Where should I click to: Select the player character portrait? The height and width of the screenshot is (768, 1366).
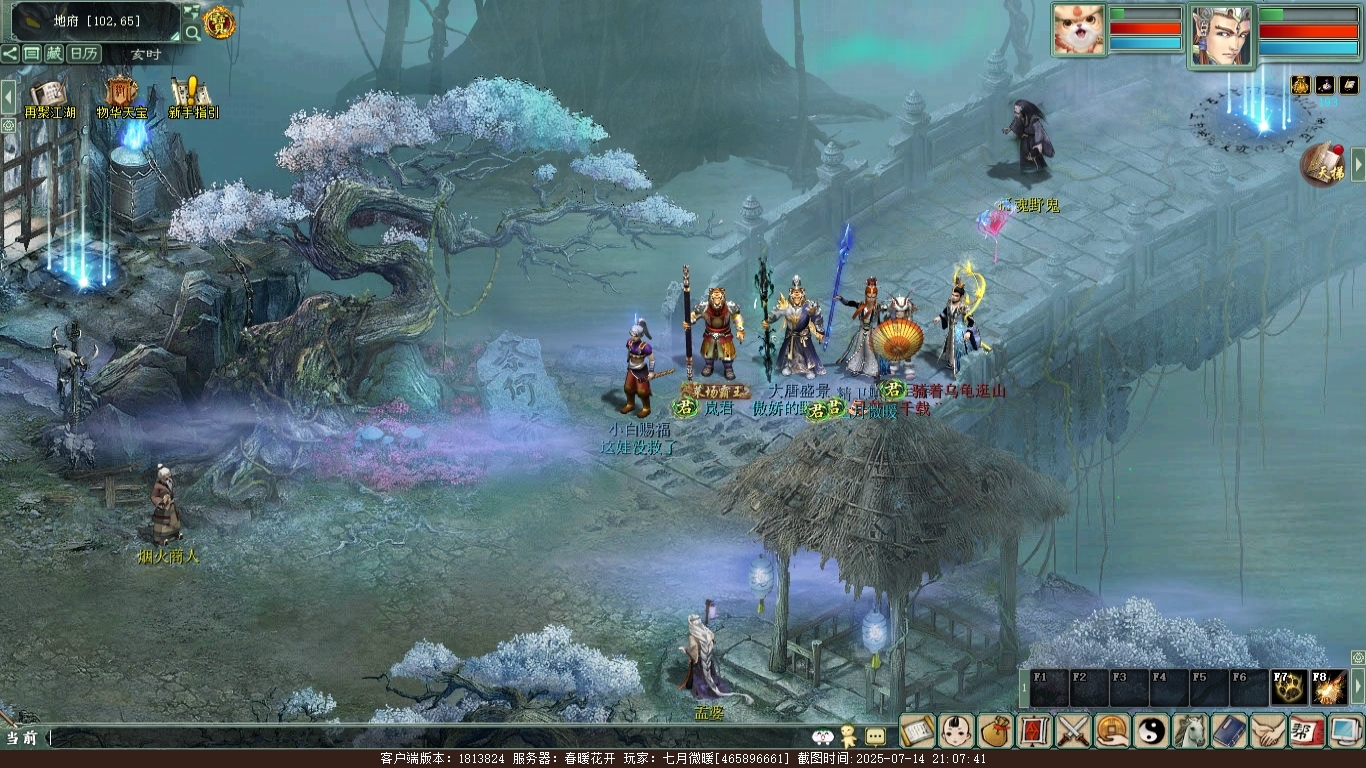[x=1221, y=34]
